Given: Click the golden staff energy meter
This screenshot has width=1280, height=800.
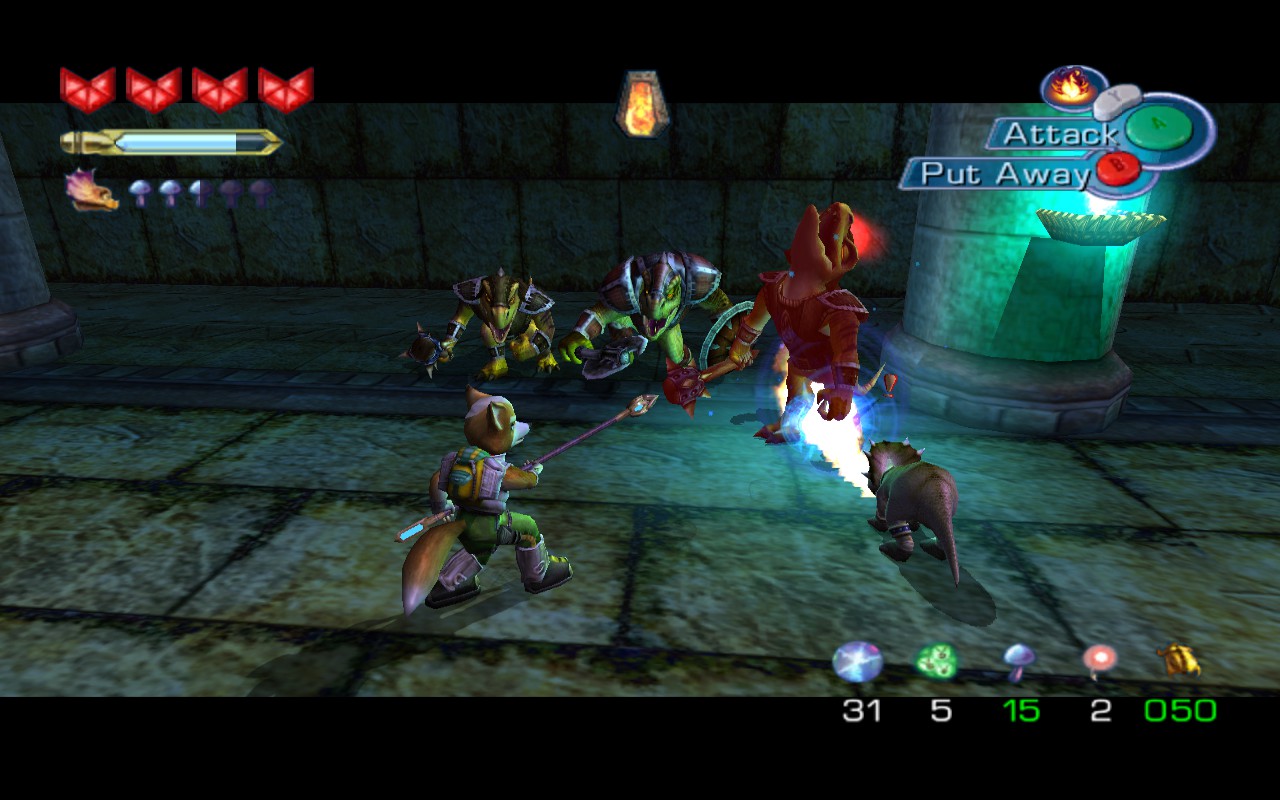Looking at the screenshot, I should [170, 143].
